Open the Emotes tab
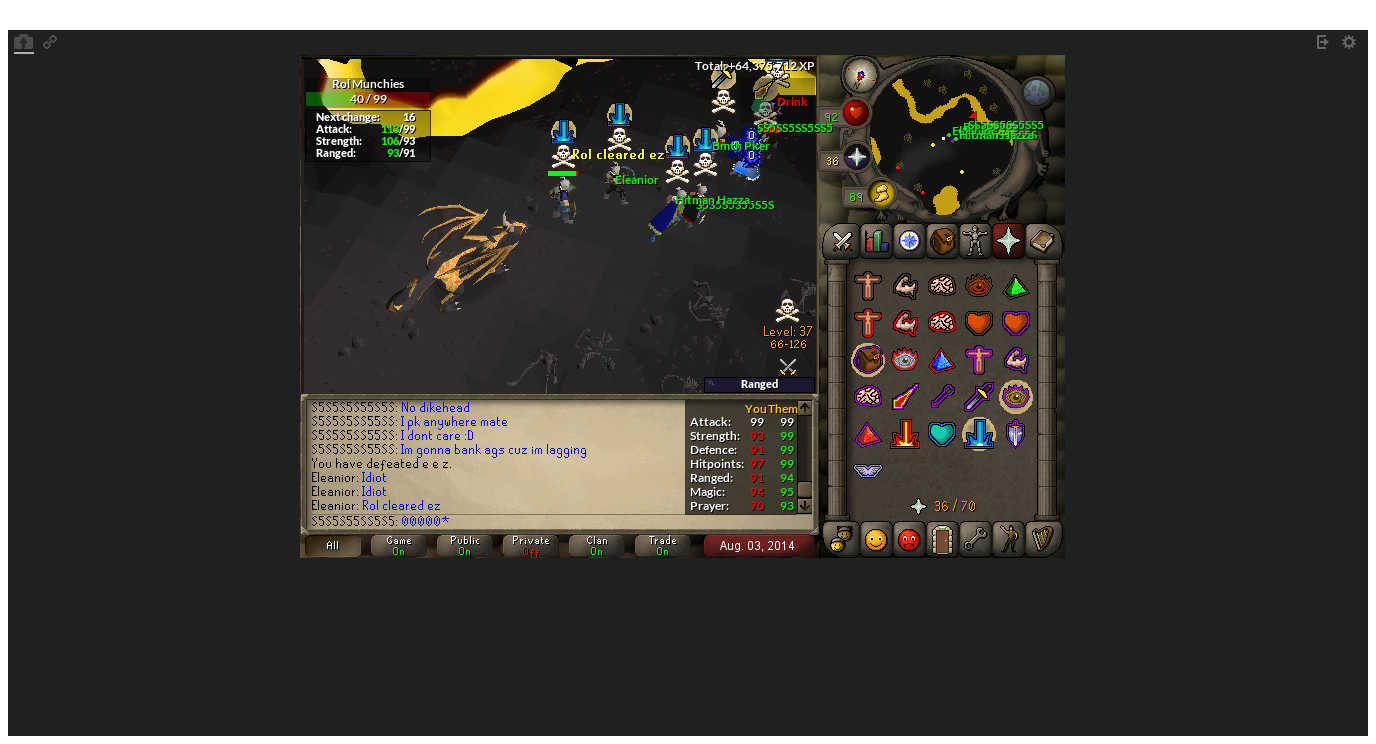The height and width of the screenshot is (744, 1376). pyautogui.click(x=1008, y=540)
